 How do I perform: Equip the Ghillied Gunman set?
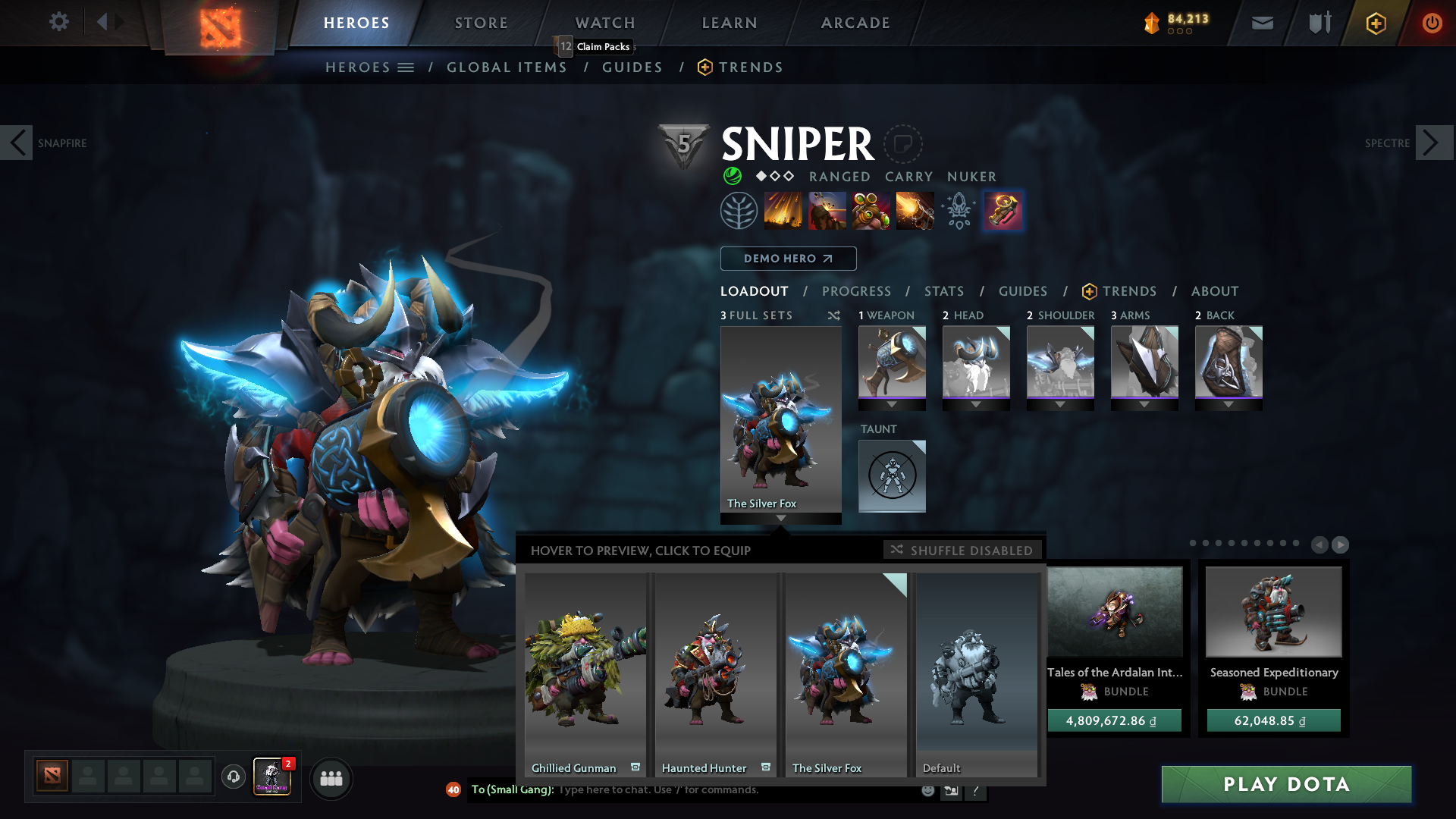point(585,673)
